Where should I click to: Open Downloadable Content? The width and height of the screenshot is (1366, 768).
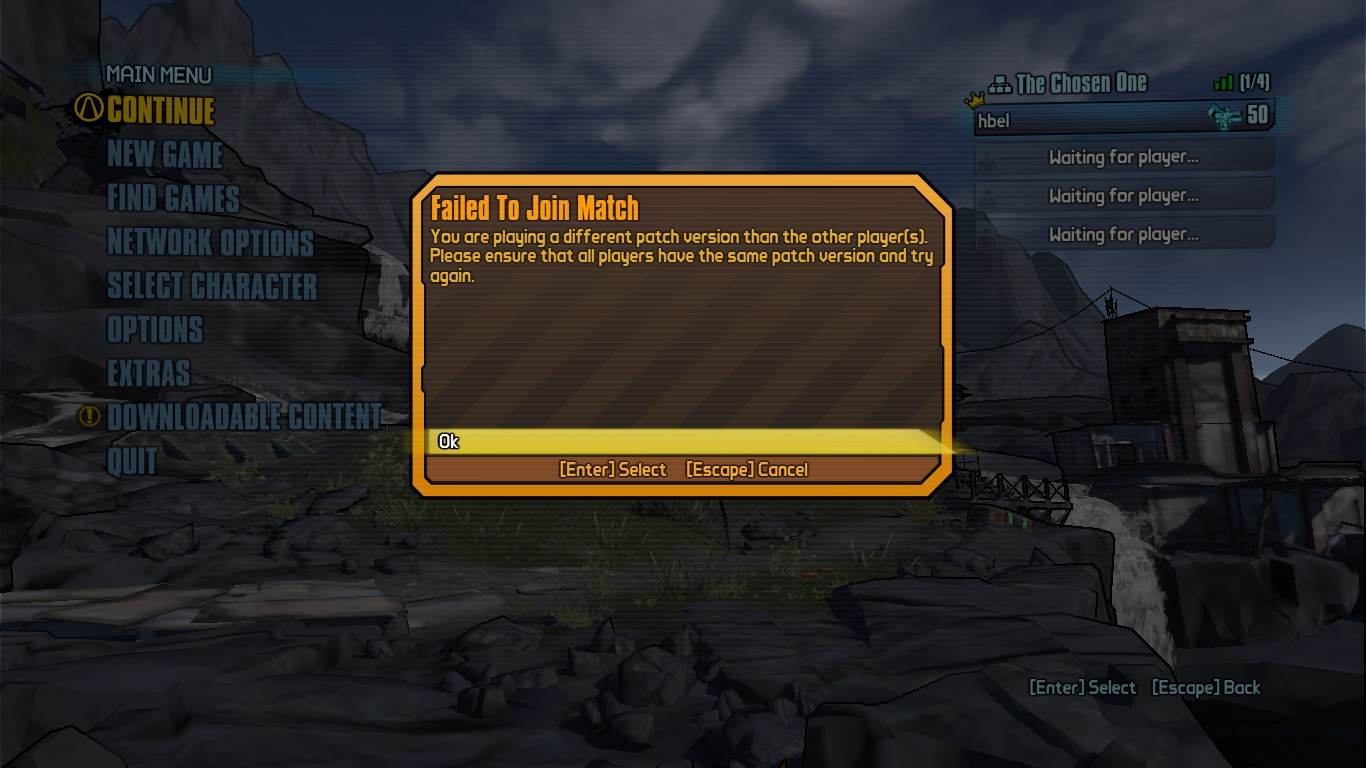[244, 417]
